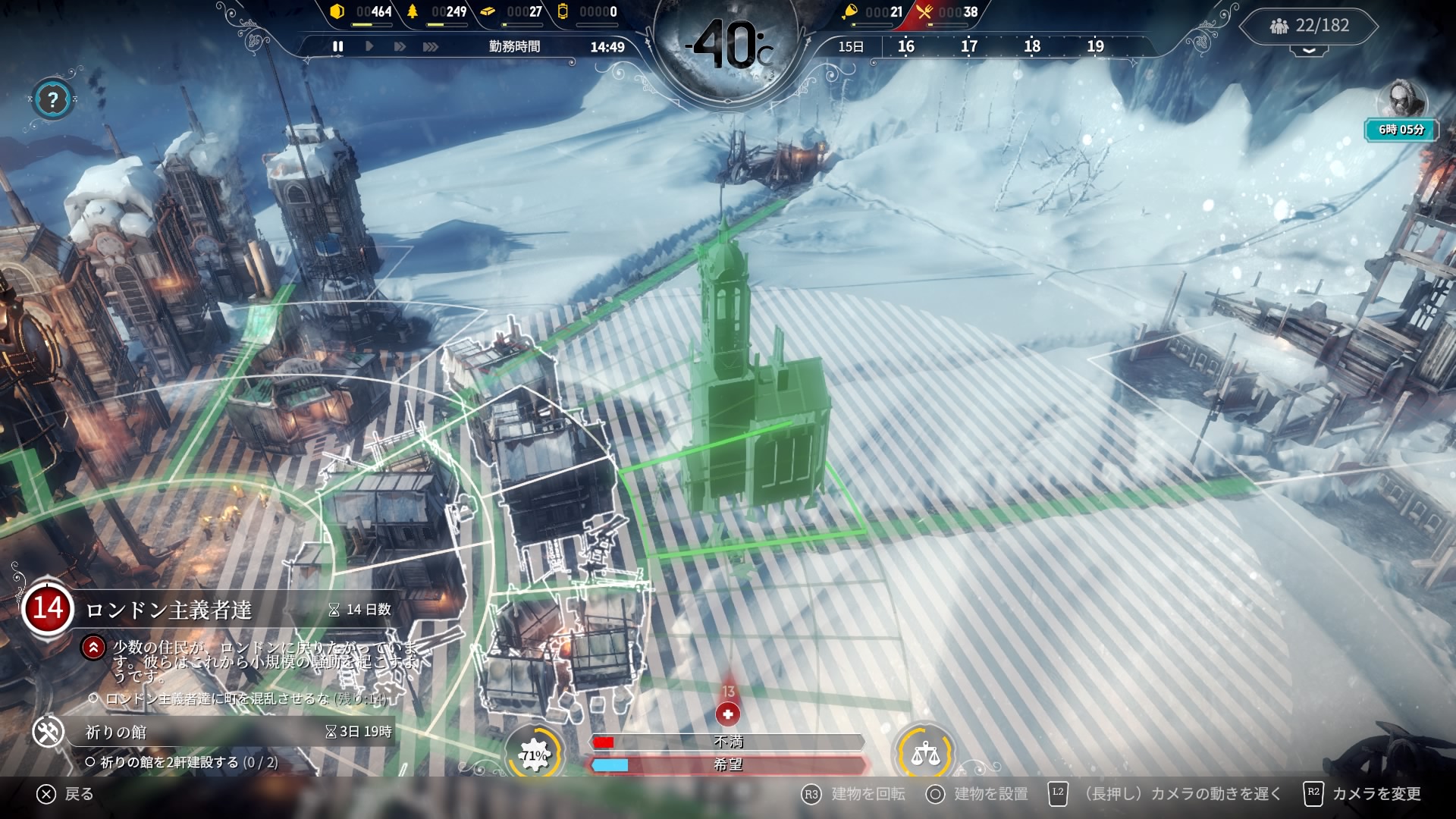Viewport: 1456px width, 819px height.
Task: Switch to double fast-forward speed
Action: coord(400,46)
